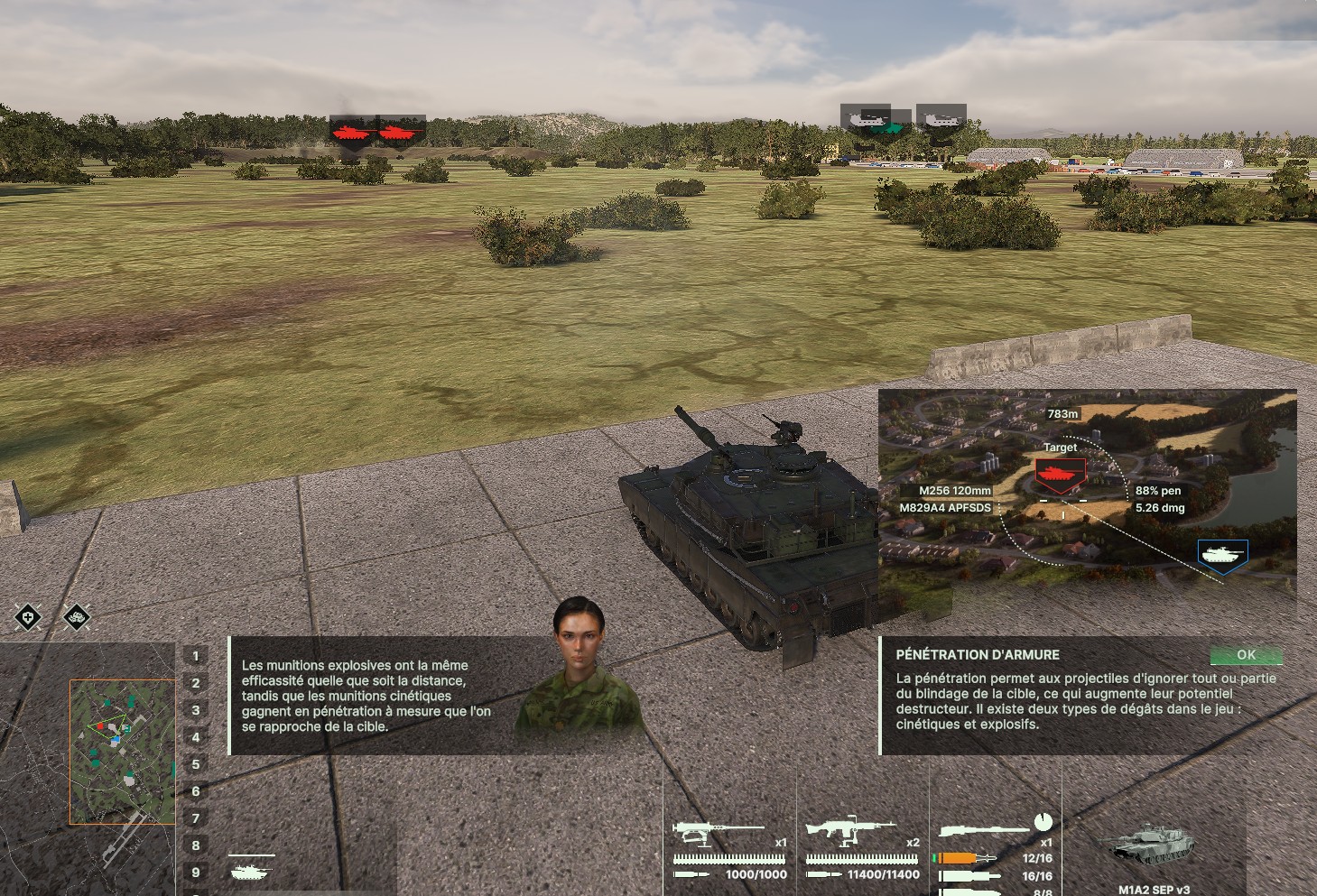Select control group 4
The image size is (1317, 896).
coord(196,737)
